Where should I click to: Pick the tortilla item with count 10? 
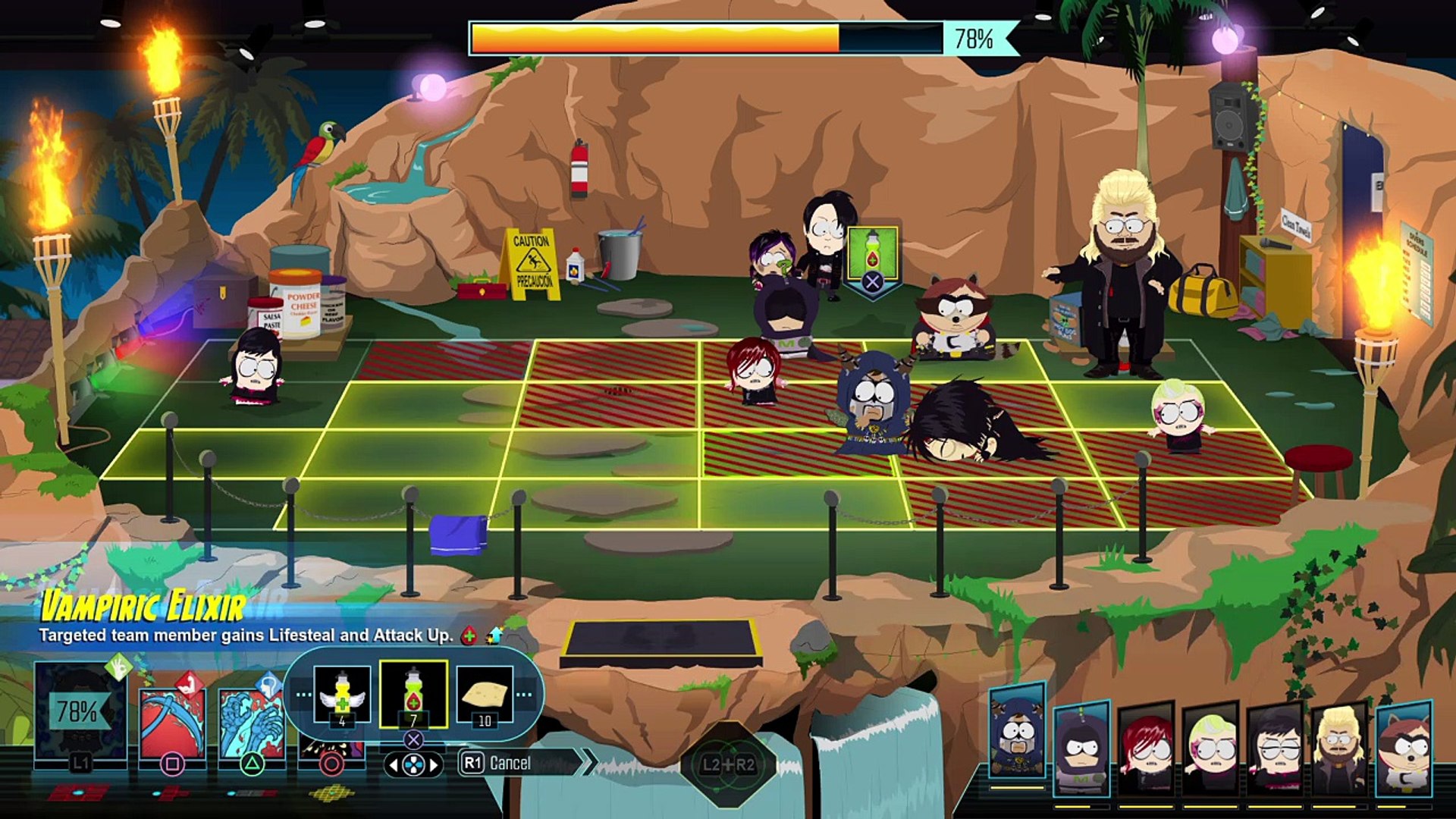(485, 695)
